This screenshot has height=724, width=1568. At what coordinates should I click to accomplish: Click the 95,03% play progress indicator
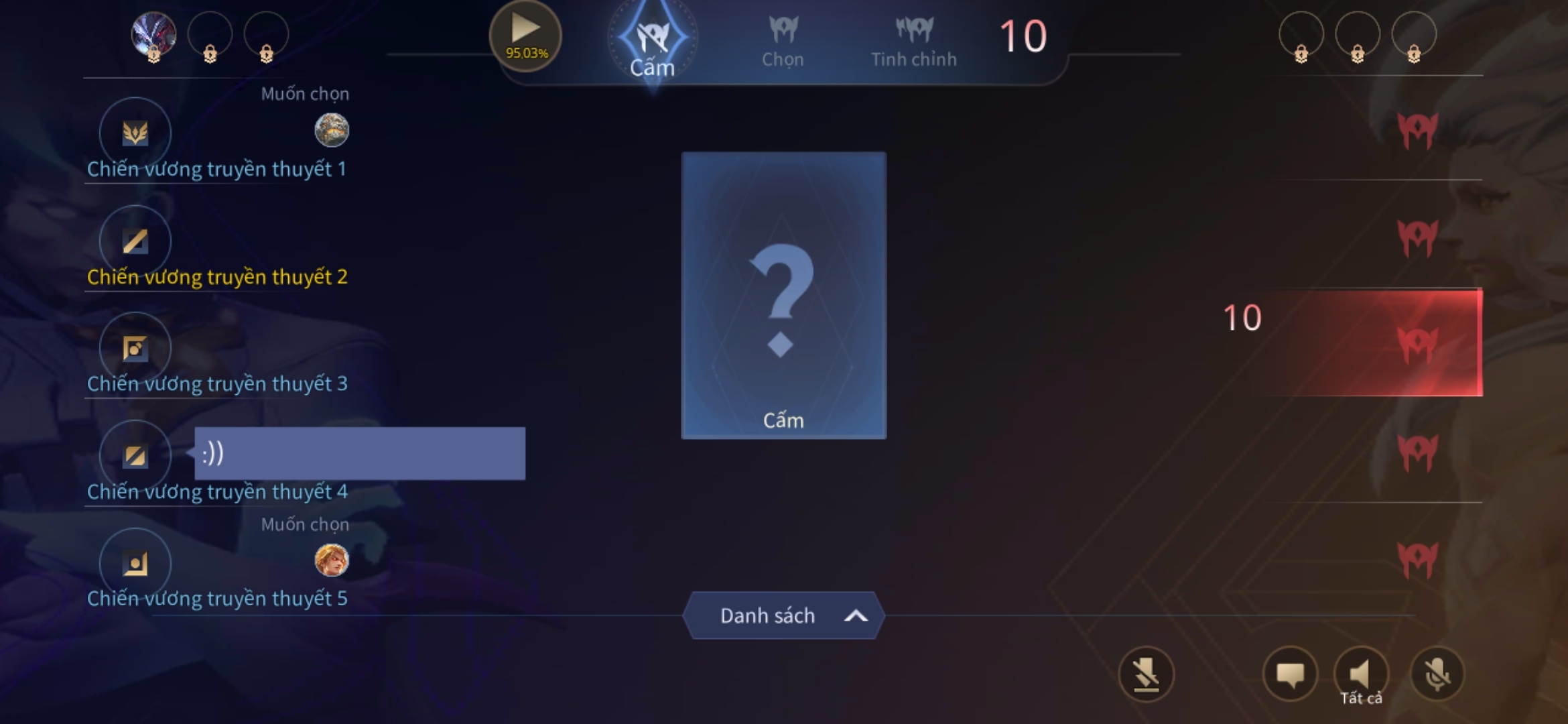coord(525,34)
